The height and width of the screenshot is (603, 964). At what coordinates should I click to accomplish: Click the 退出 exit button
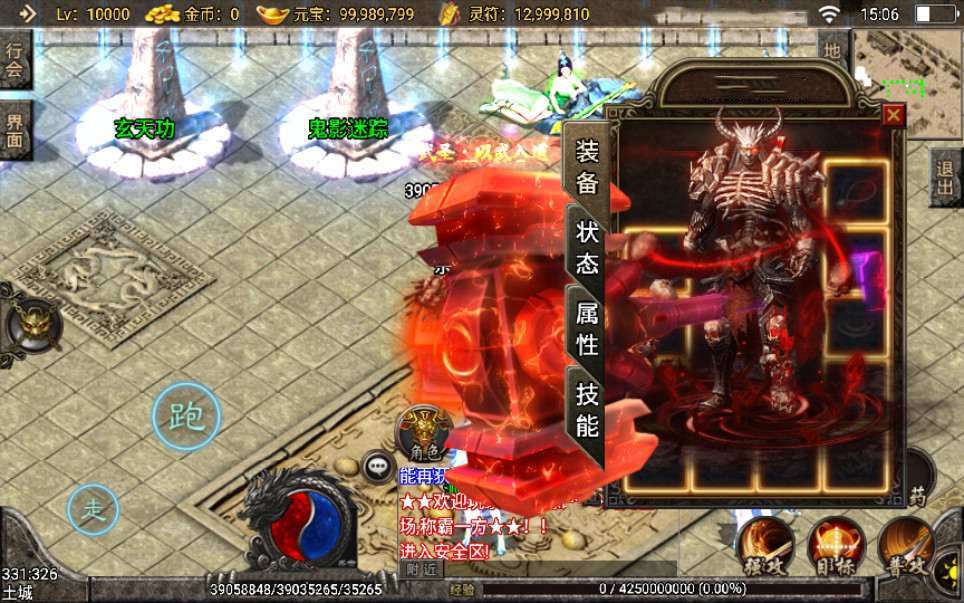coord(946,178)
